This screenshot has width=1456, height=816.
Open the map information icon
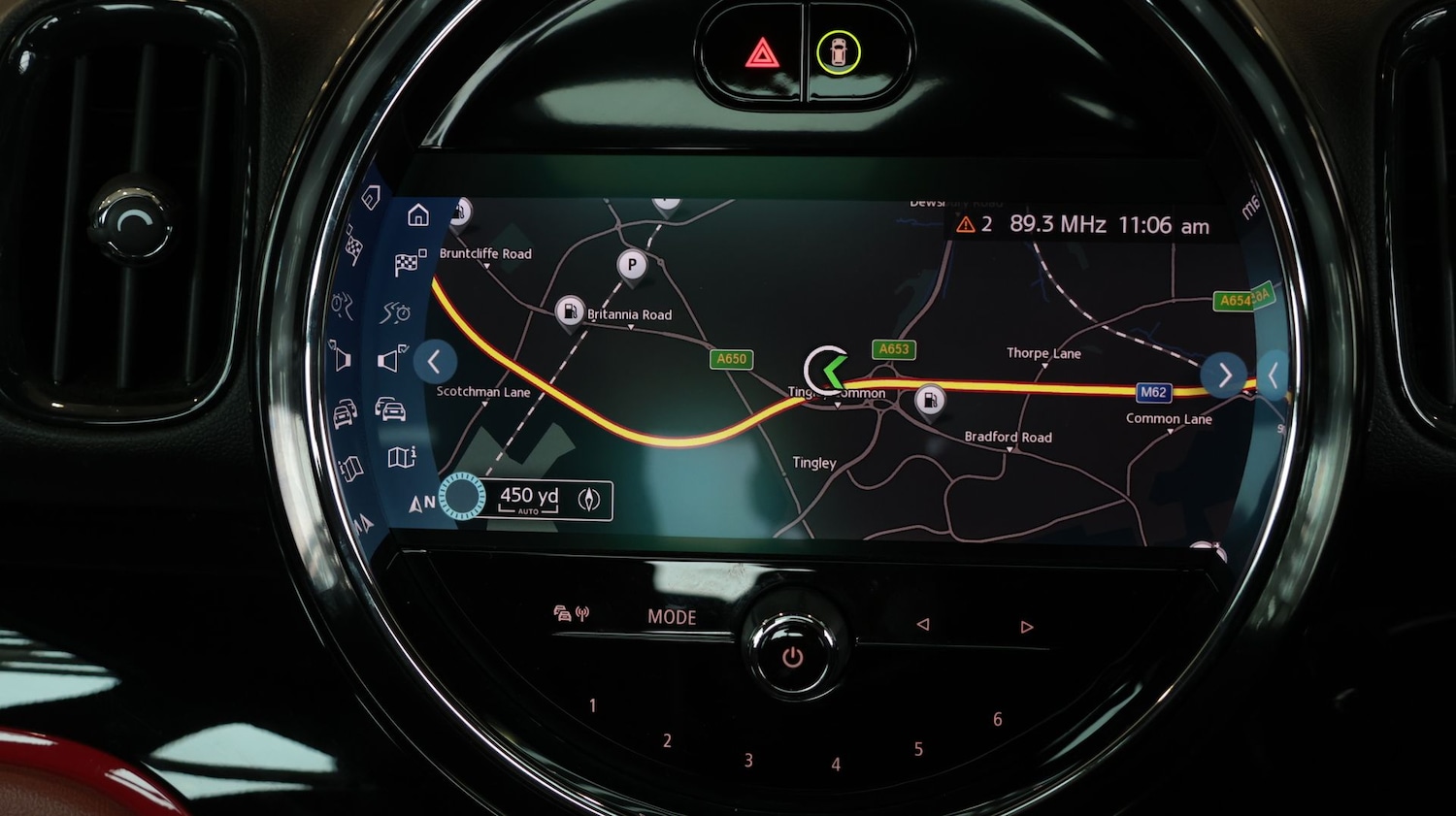[402, 457]
